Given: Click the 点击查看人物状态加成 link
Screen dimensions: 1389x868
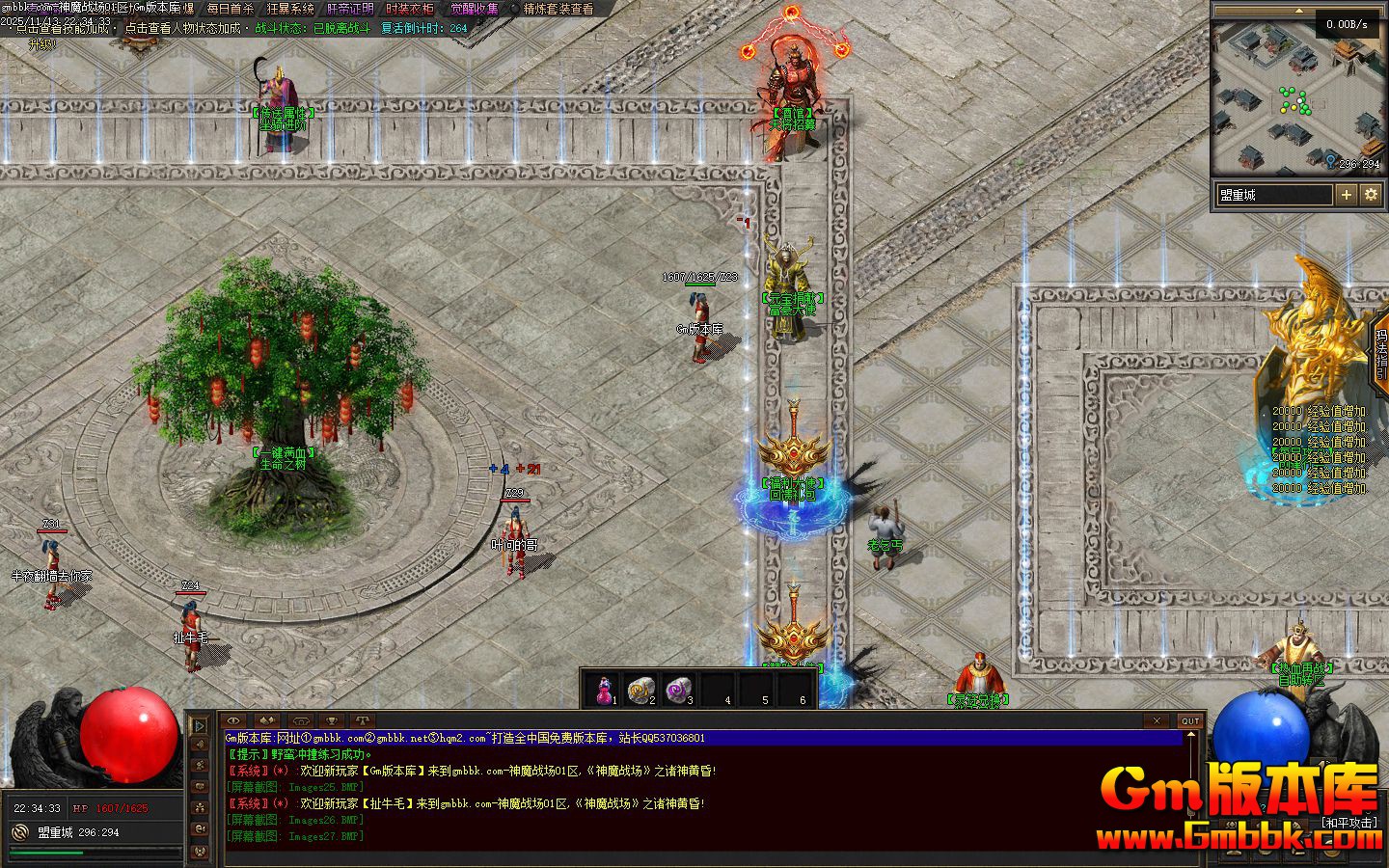Looking at the screenshot, I should pos(182,28).
